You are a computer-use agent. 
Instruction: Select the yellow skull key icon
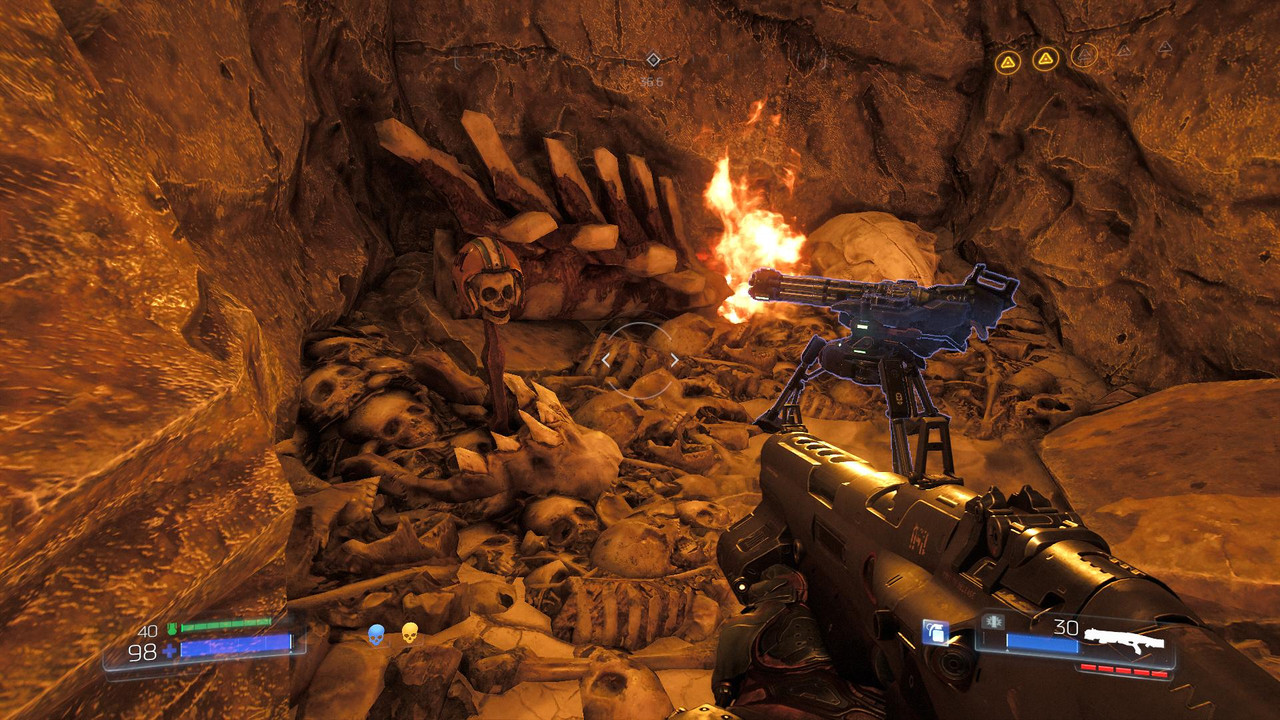(x=409, y=633)
